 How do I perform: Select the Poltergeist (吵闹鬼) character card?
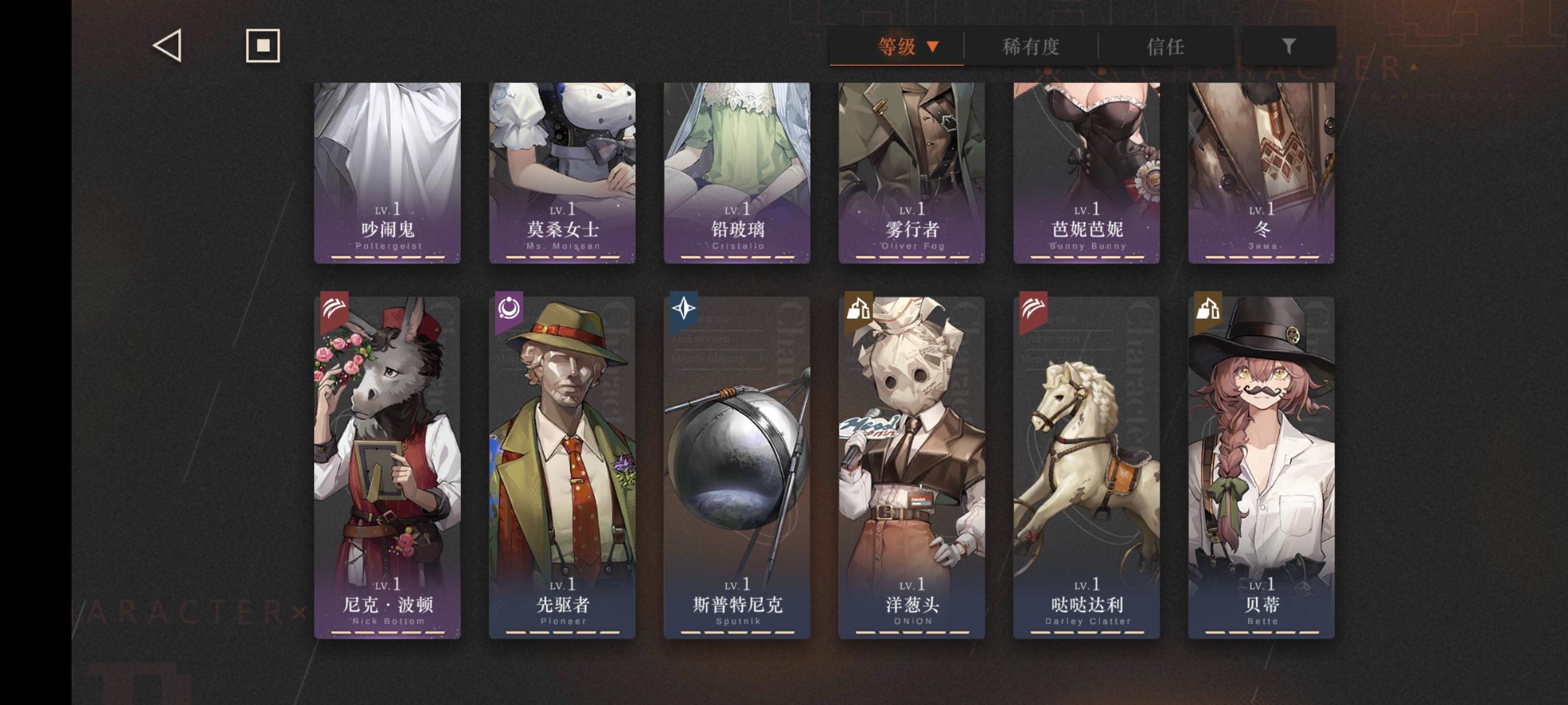tap(387, 172)
